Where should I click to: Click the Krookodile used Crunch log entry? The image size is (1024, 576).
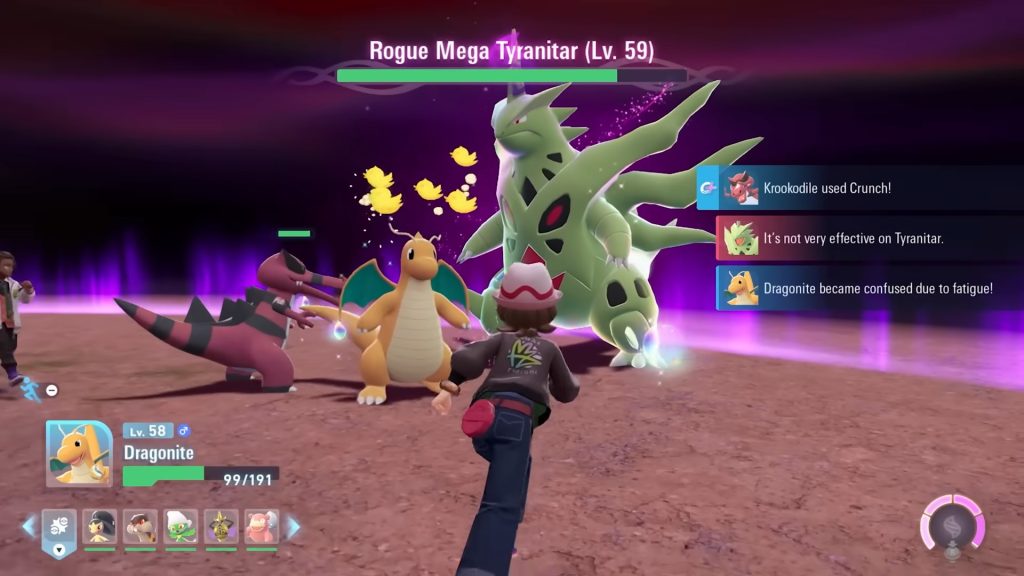click(860, 188)
